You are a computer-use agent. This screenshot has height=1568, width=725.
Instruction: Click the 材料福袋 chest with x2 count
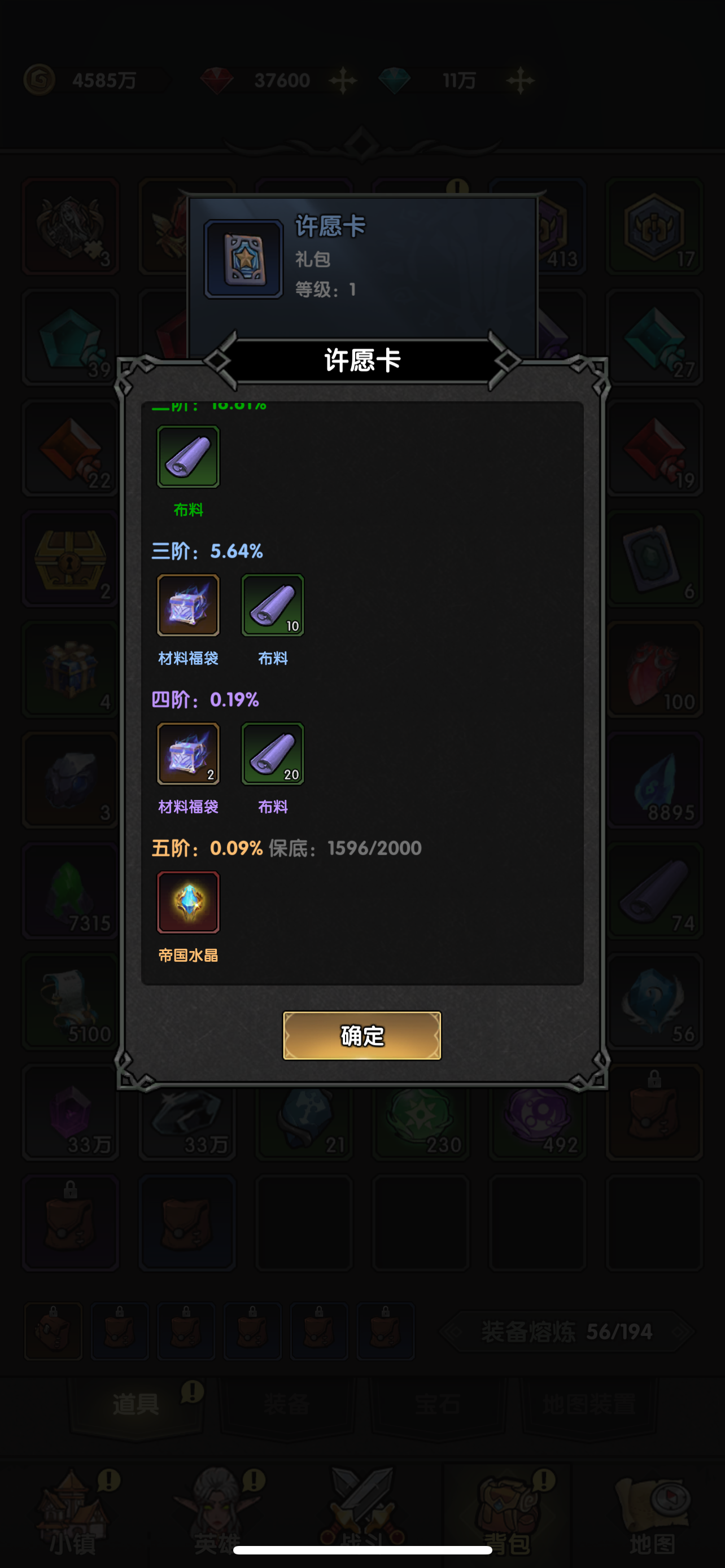click(x=188, y=754)
